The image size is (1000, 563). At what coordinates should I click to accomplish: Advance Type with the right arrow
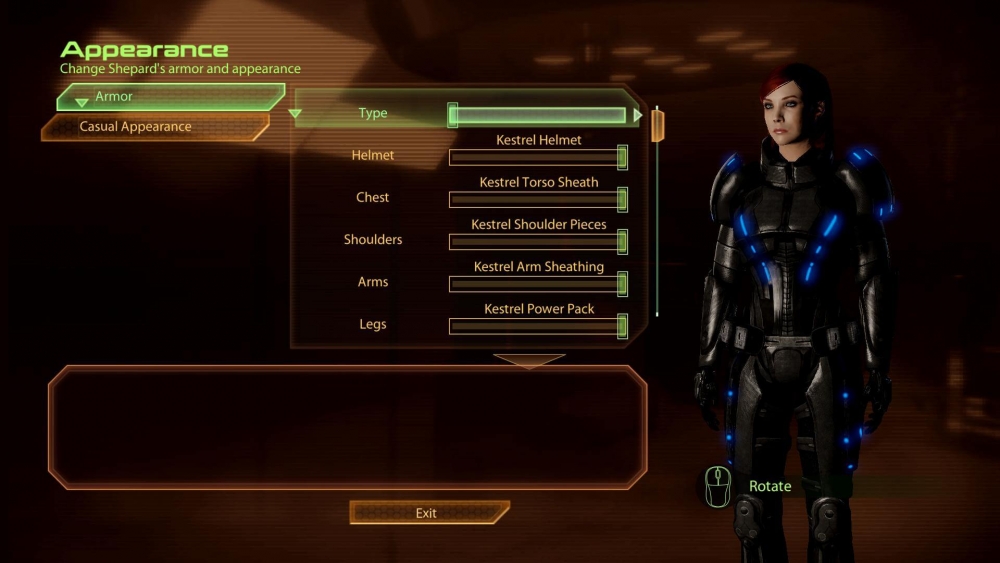[x=638, y=116]
